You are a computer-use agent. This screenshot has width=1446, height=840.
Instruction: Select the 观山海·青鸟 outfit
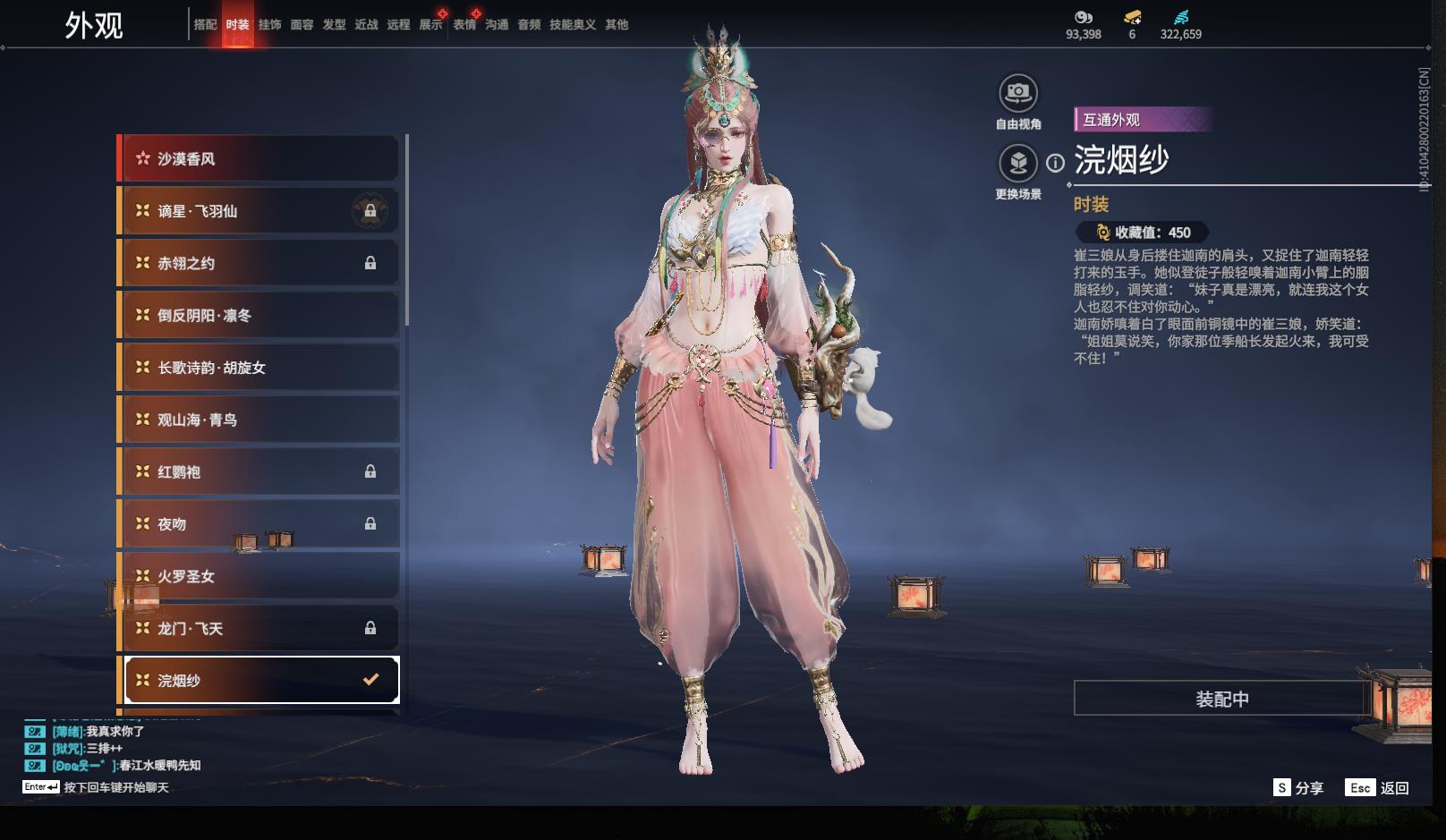[259, 420]
